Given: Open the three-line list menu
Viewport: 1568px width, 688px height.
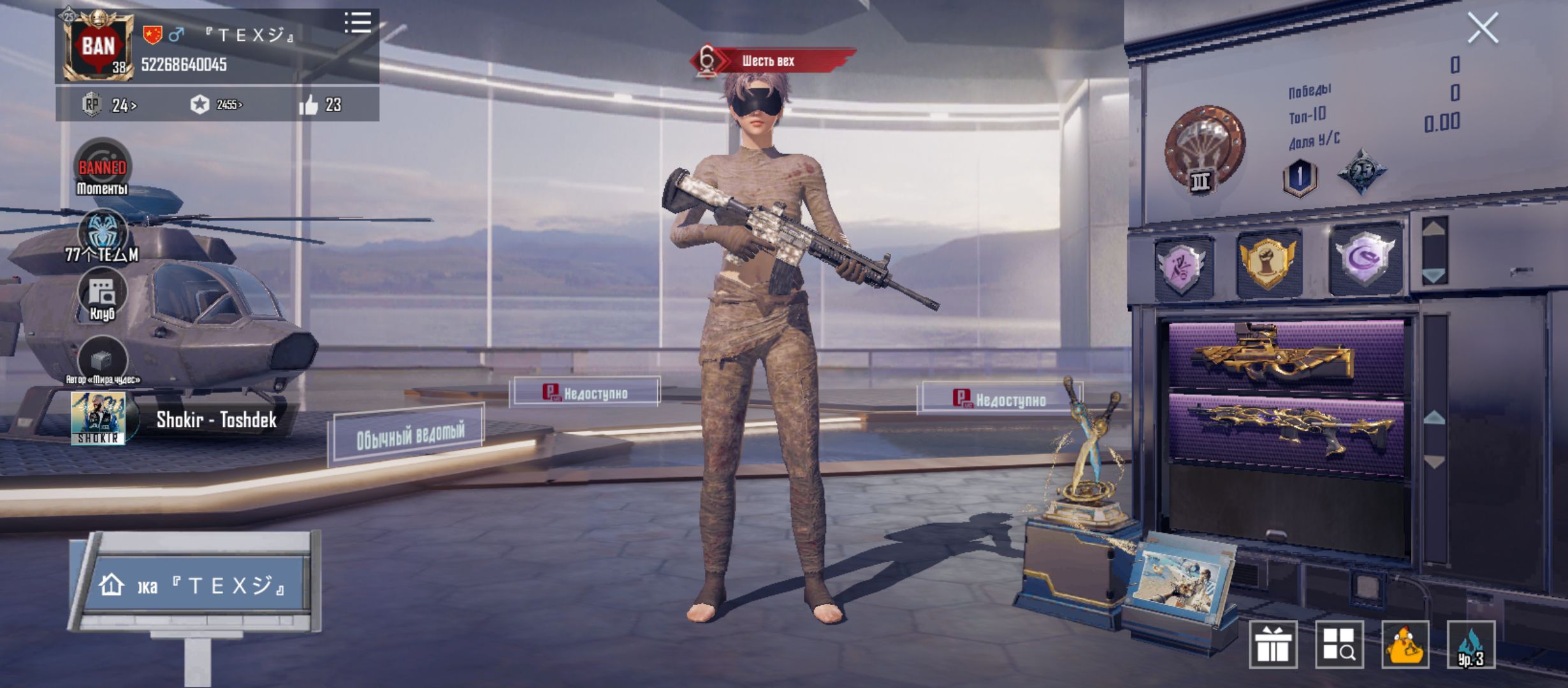Looking at the screenshot, I should click(358, 23).
